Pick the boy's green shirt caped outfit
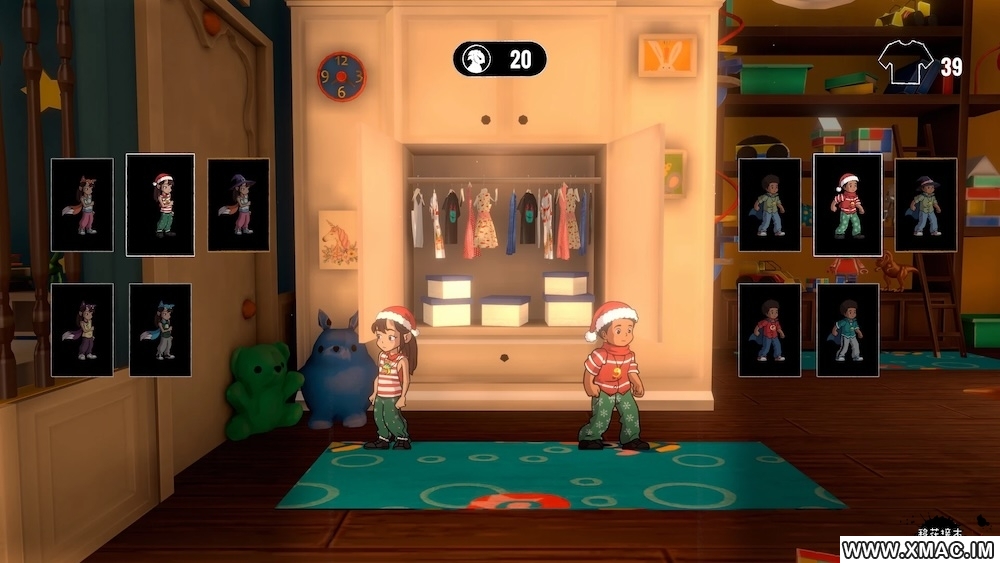 [769, 204]
